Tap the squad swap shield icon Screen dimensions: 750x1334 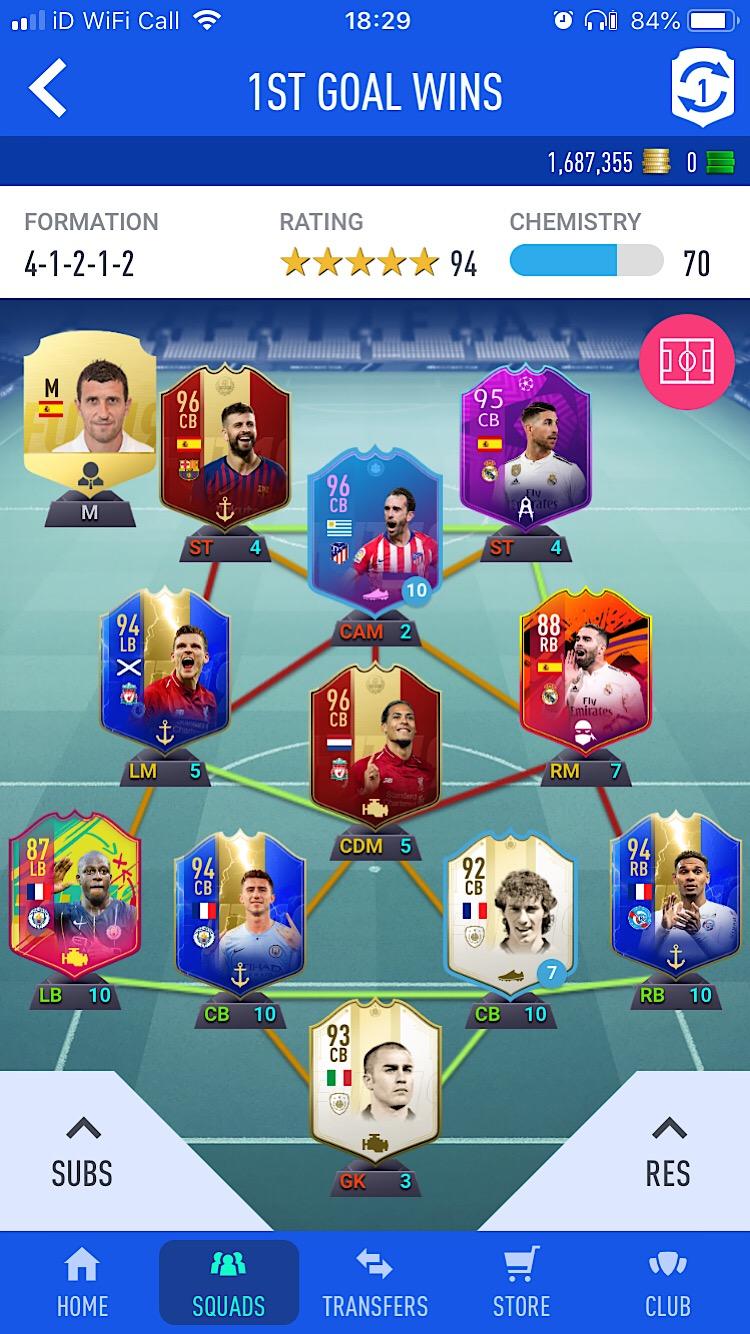click(x=702, y=88)
